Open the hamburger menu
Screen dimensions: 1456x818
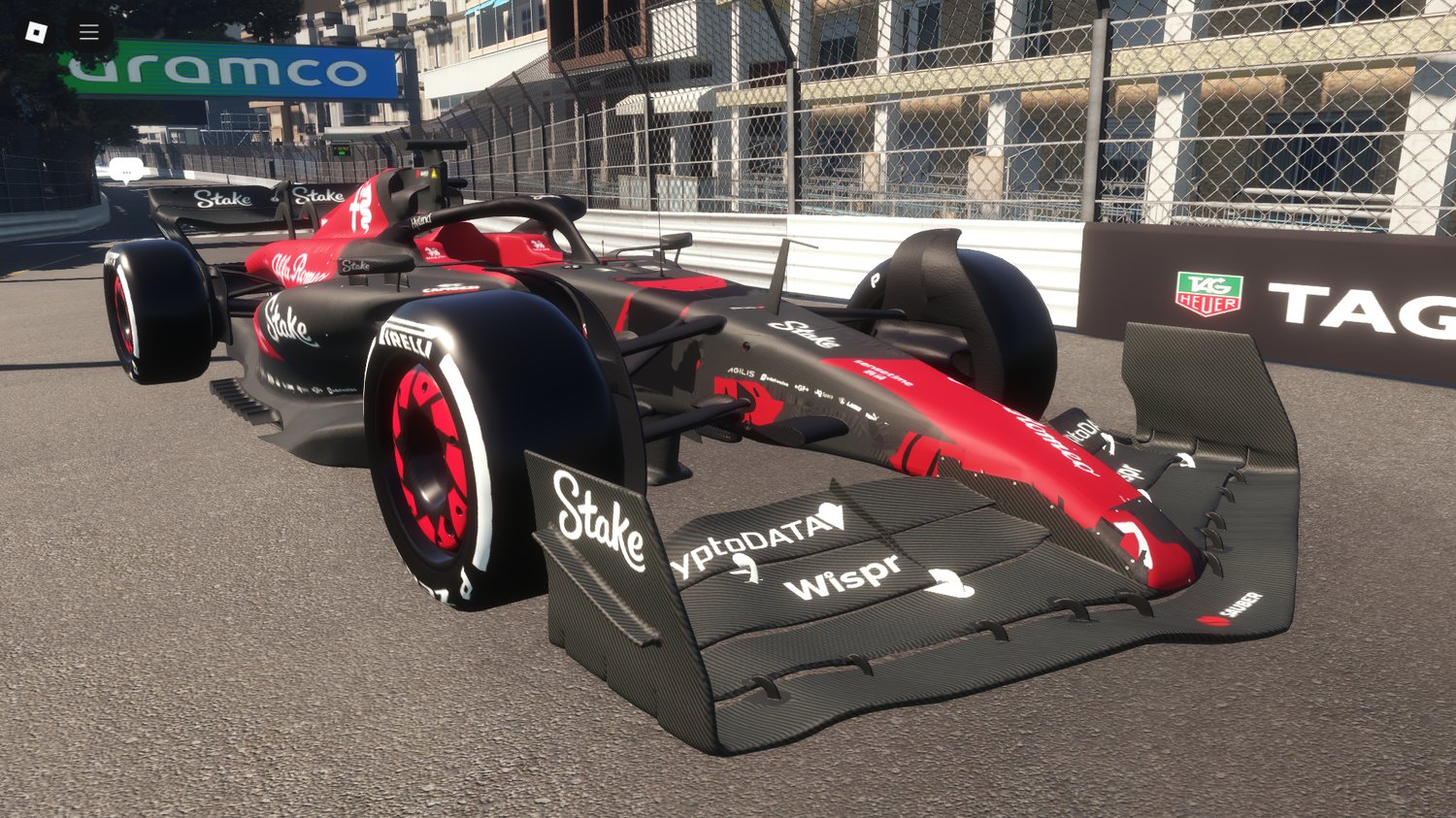click(x=87, y=31)
